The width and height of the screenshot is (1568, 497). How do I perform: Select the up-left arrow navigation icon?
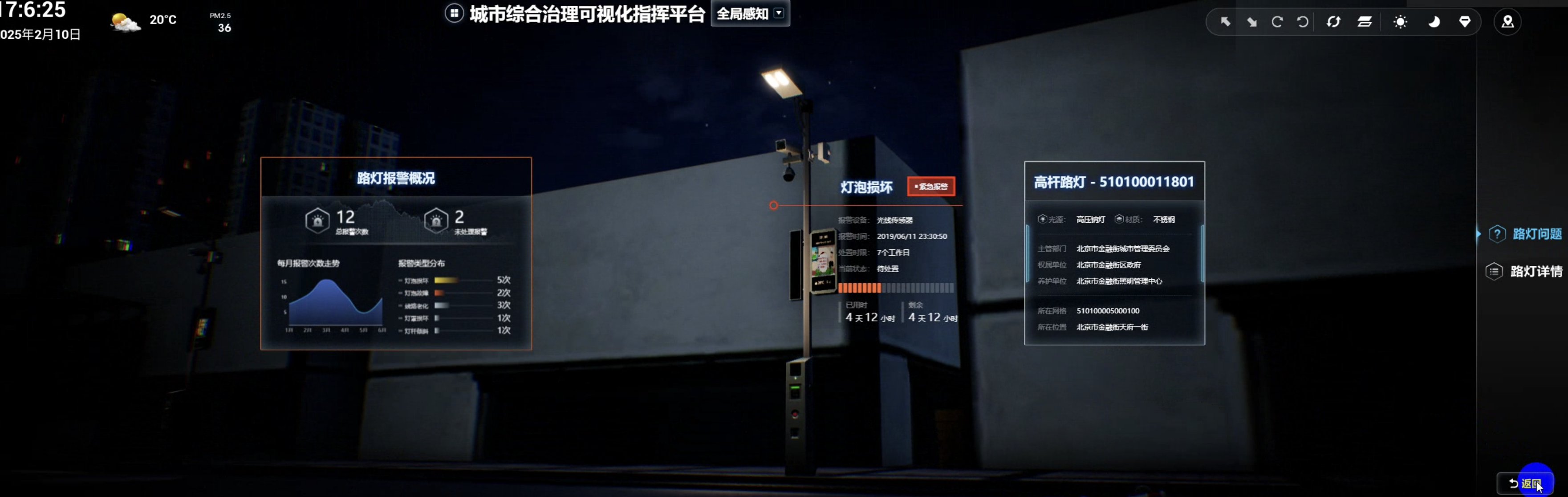tap(1227, 23)
